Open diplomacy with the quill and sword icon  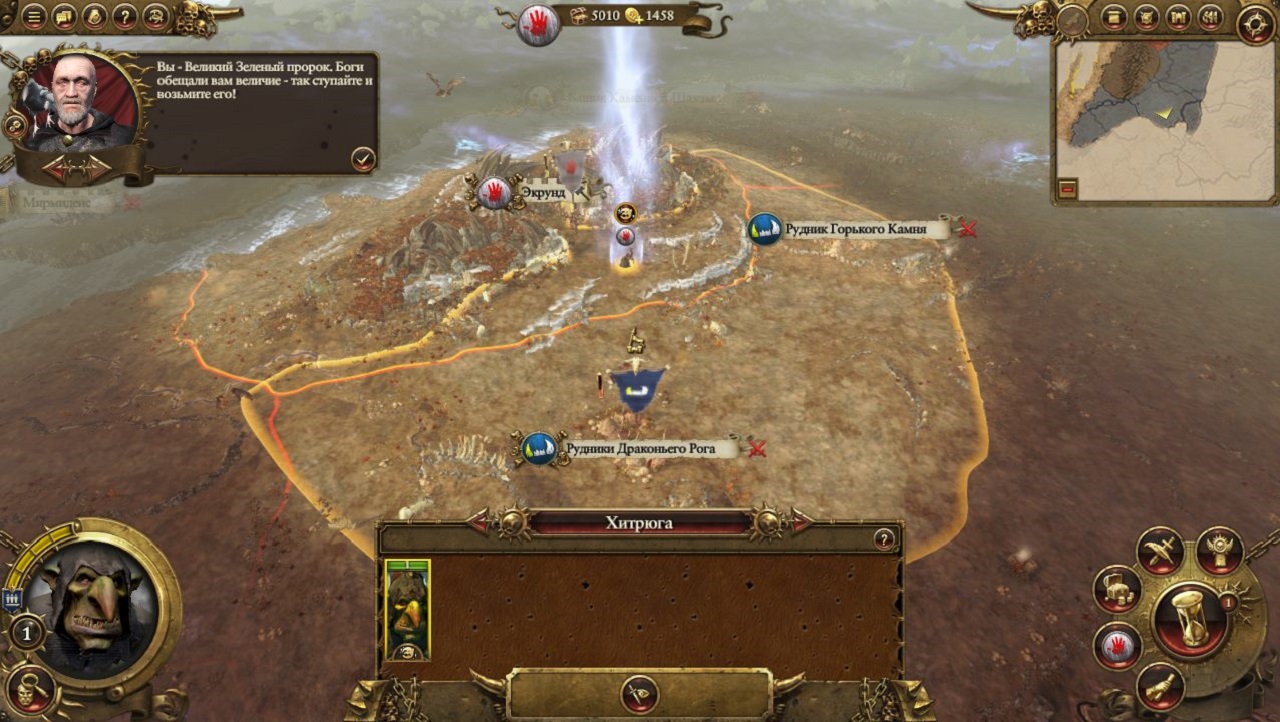(1160, 551)
